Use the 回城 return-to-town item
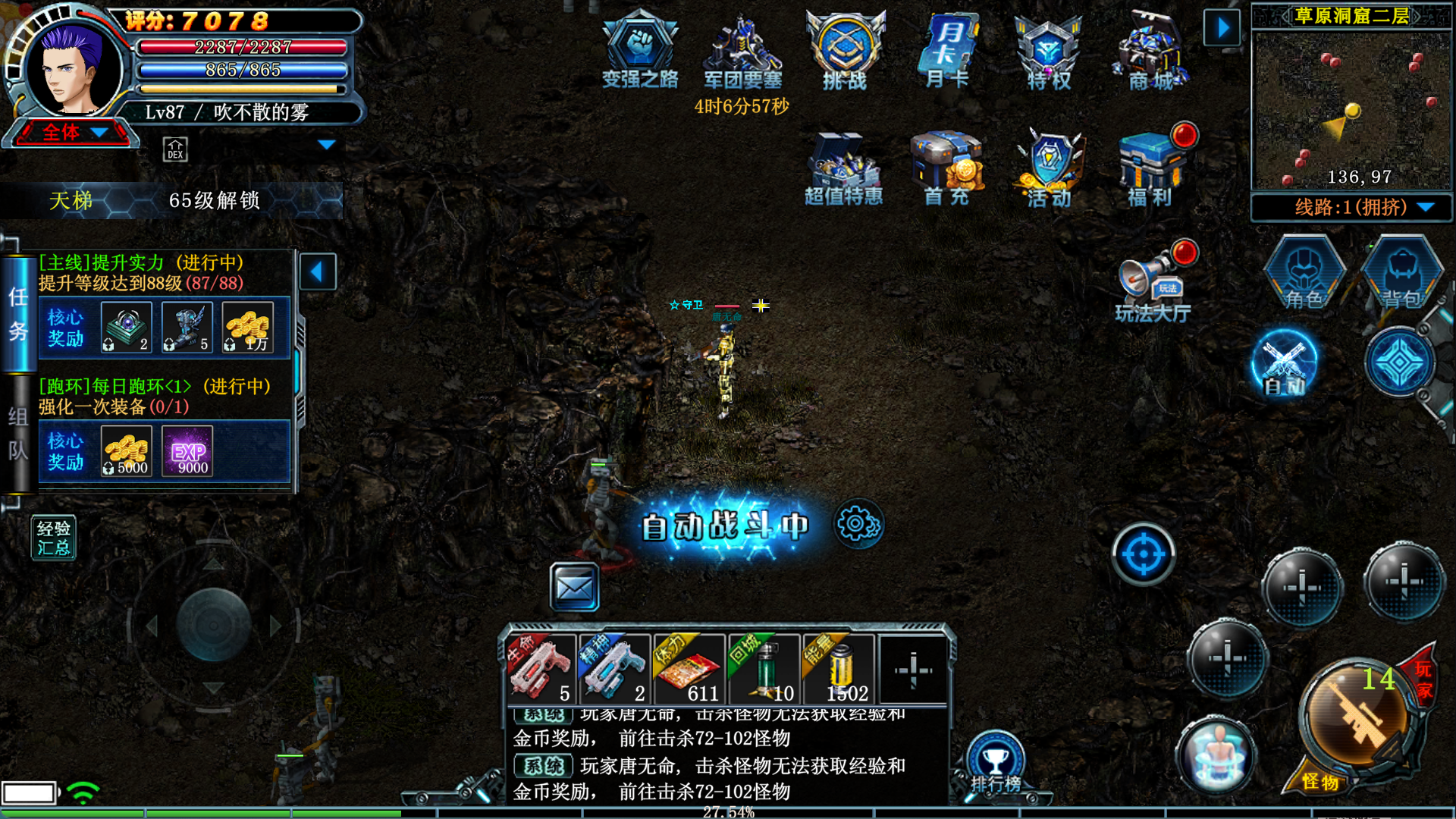 [764, 669]
